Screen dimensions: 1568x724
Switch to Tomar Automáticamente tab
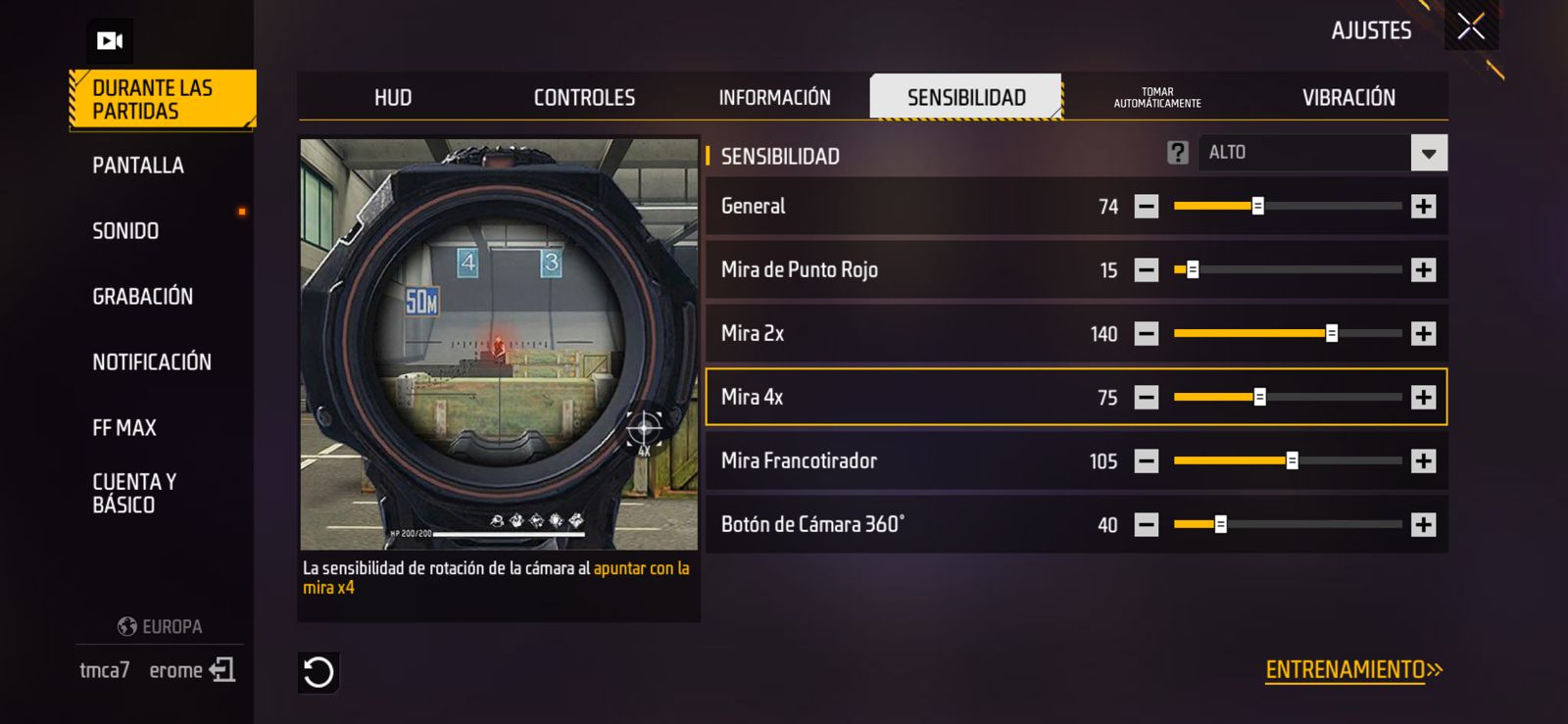pos(1157,98)
